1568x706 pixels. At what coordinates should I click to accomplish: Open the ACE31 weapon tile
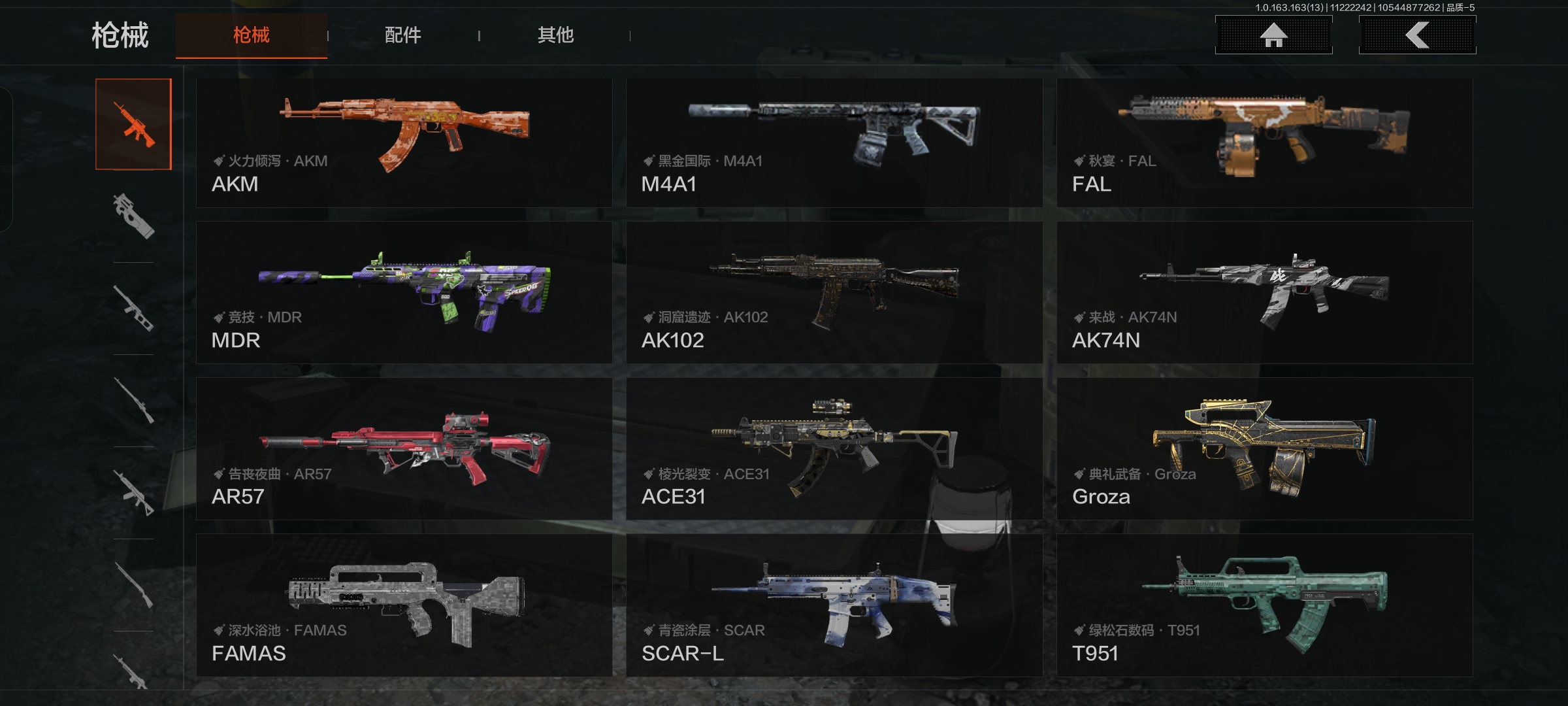[834, 448]
